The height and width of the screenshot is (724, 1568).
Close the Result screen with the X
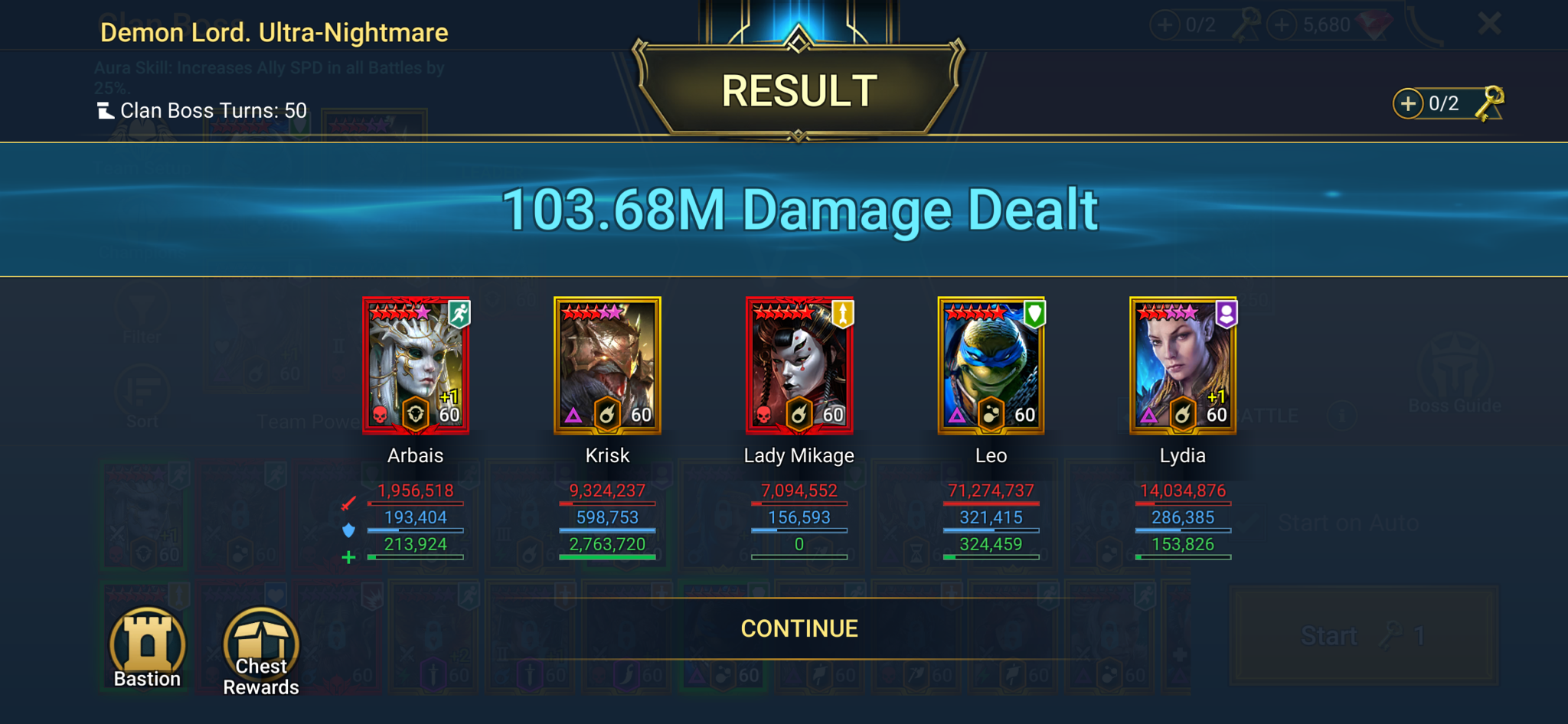click(1488, 24)
